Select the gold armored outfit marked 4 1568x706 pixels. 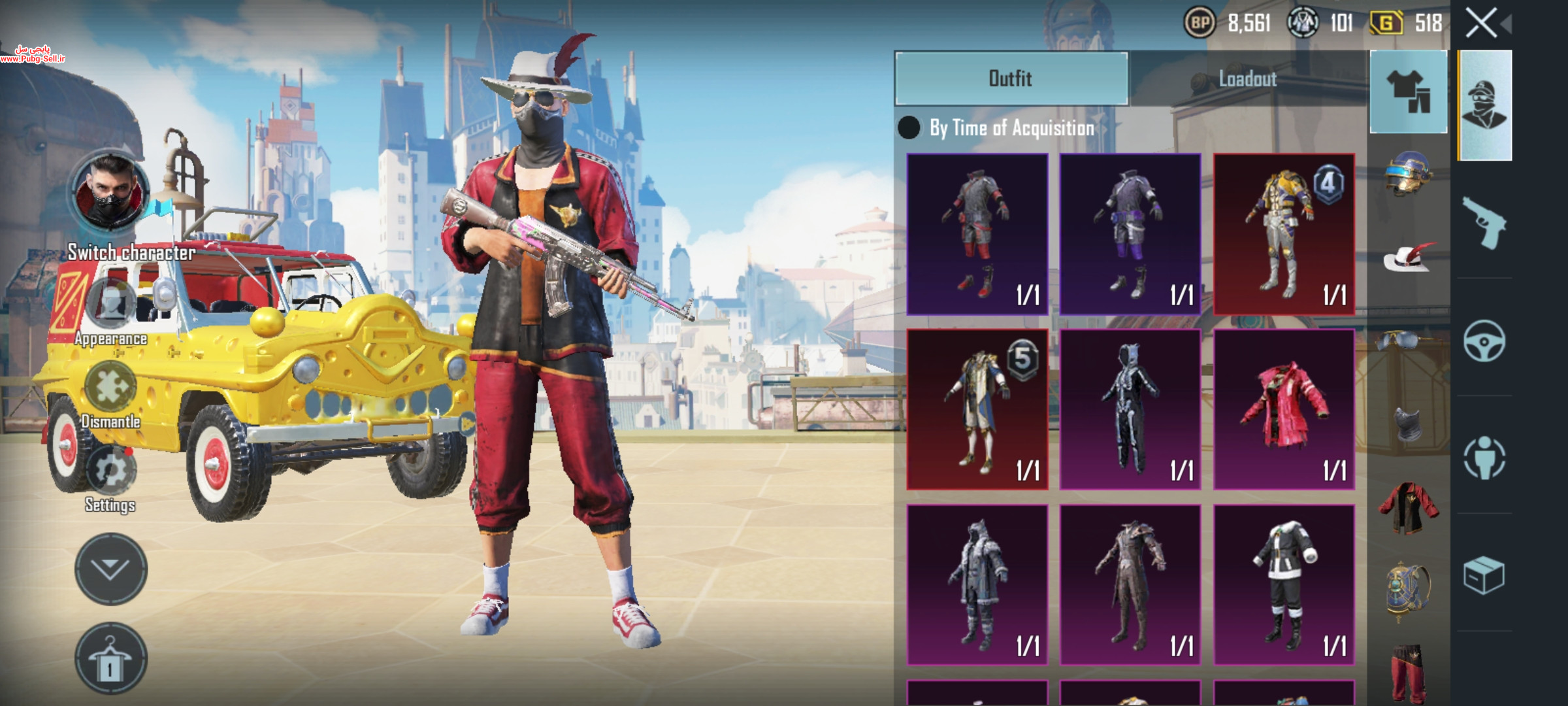coord(1284,234)
